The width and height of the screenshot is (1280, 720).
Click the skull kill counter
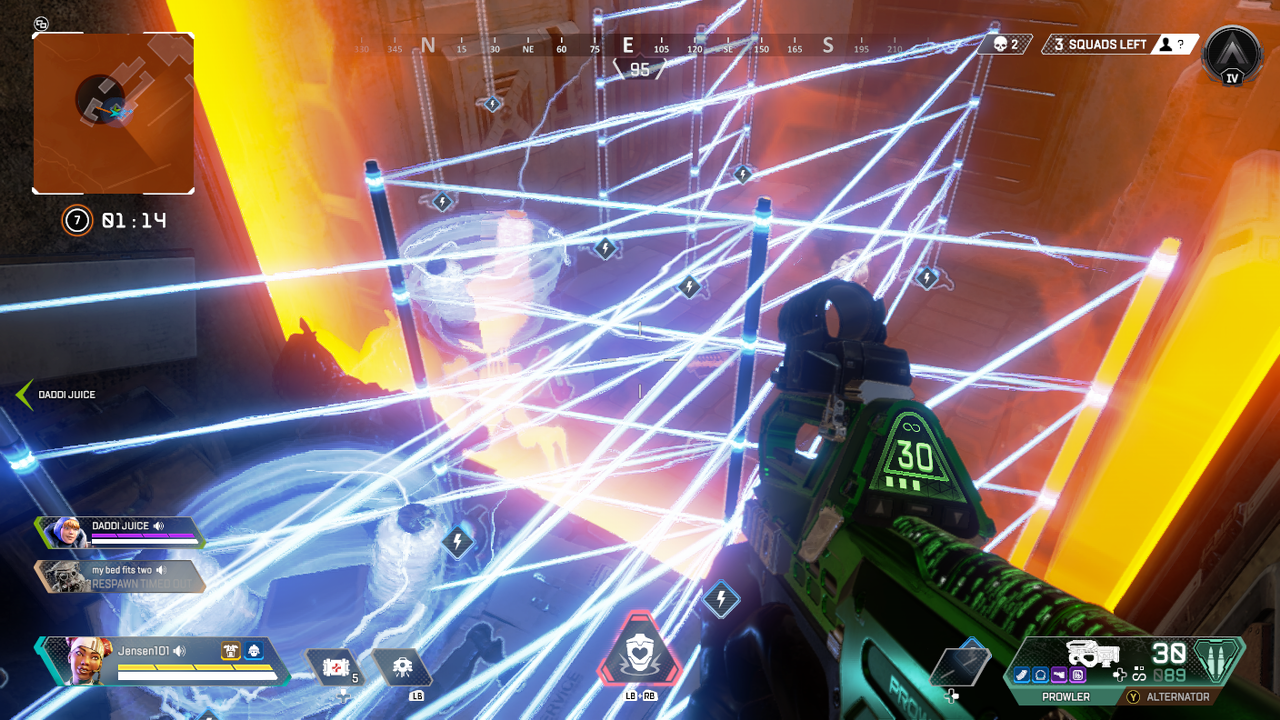pyautogui.click(x=1004, y=44)
